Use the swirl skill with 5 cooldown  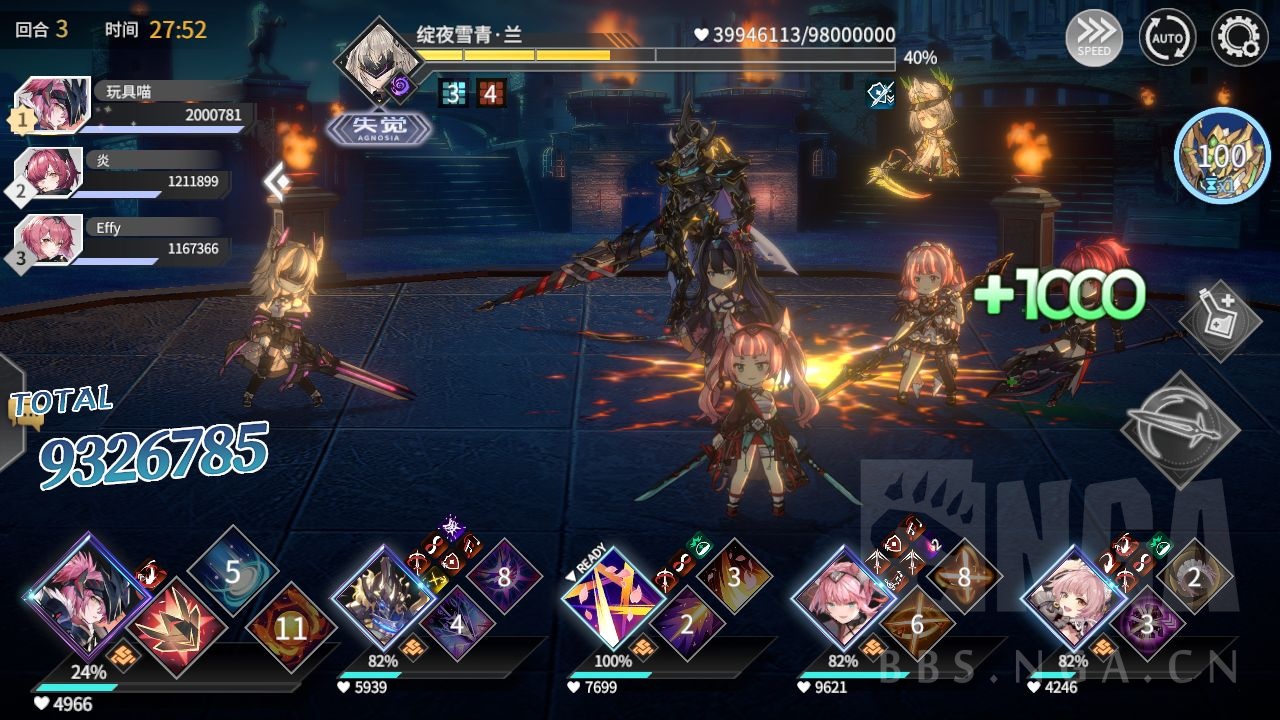pos(232,573)
